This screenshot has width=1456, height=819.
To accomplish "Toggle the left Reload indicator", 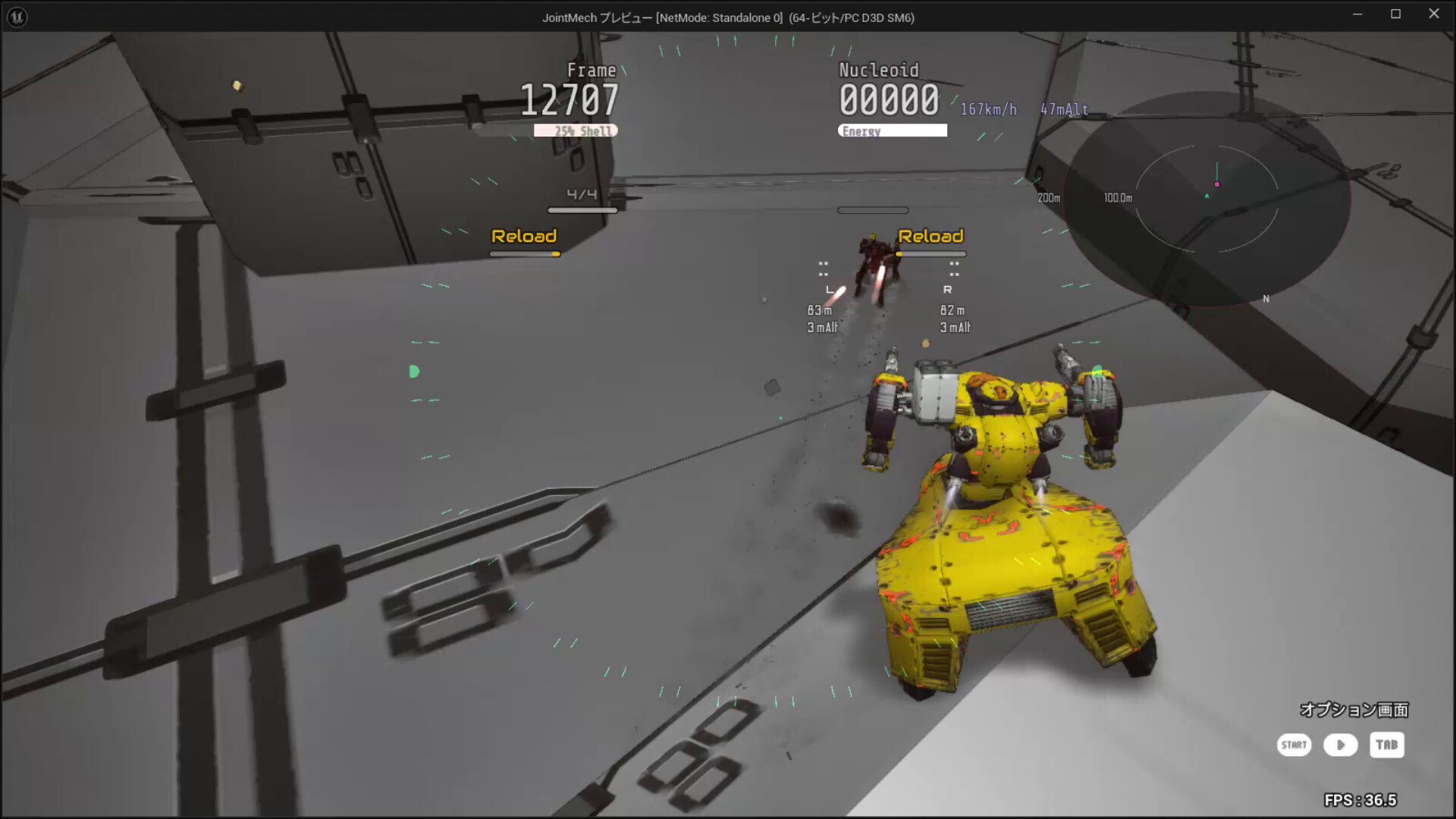I will (x=524, y=236).
